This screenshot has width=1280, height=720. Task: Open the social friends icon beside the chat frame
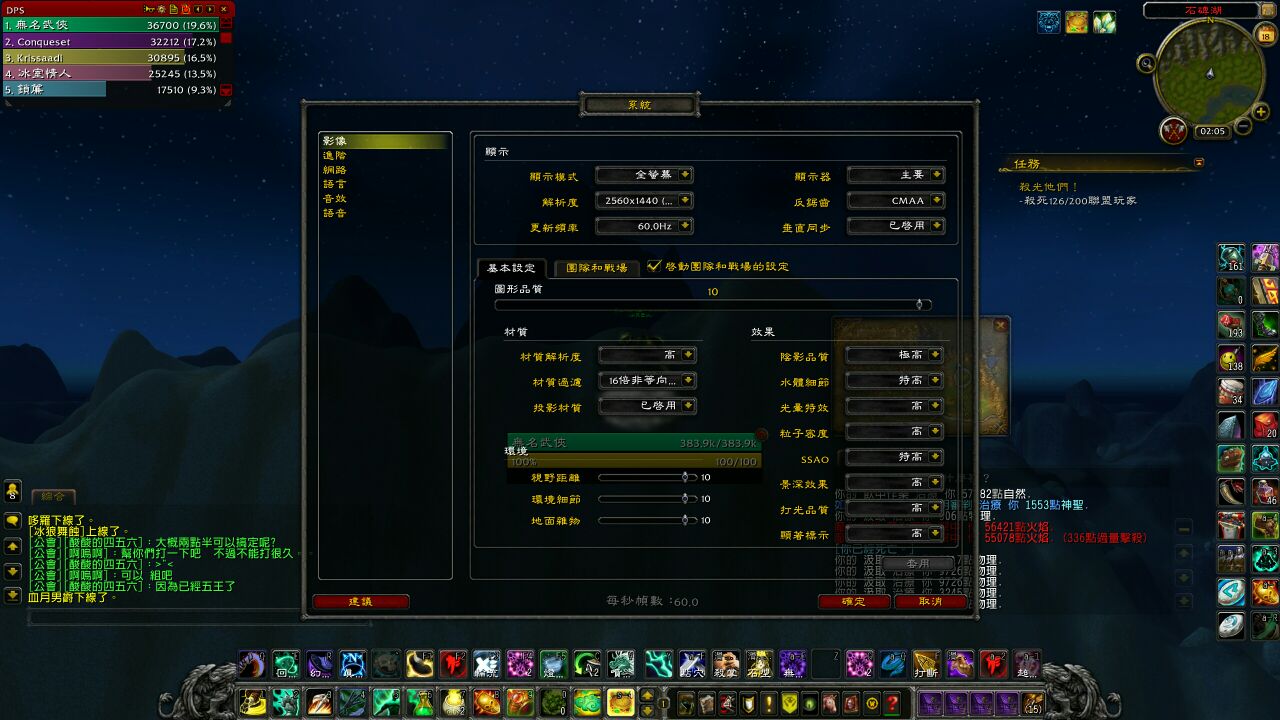tap(12, 490)
